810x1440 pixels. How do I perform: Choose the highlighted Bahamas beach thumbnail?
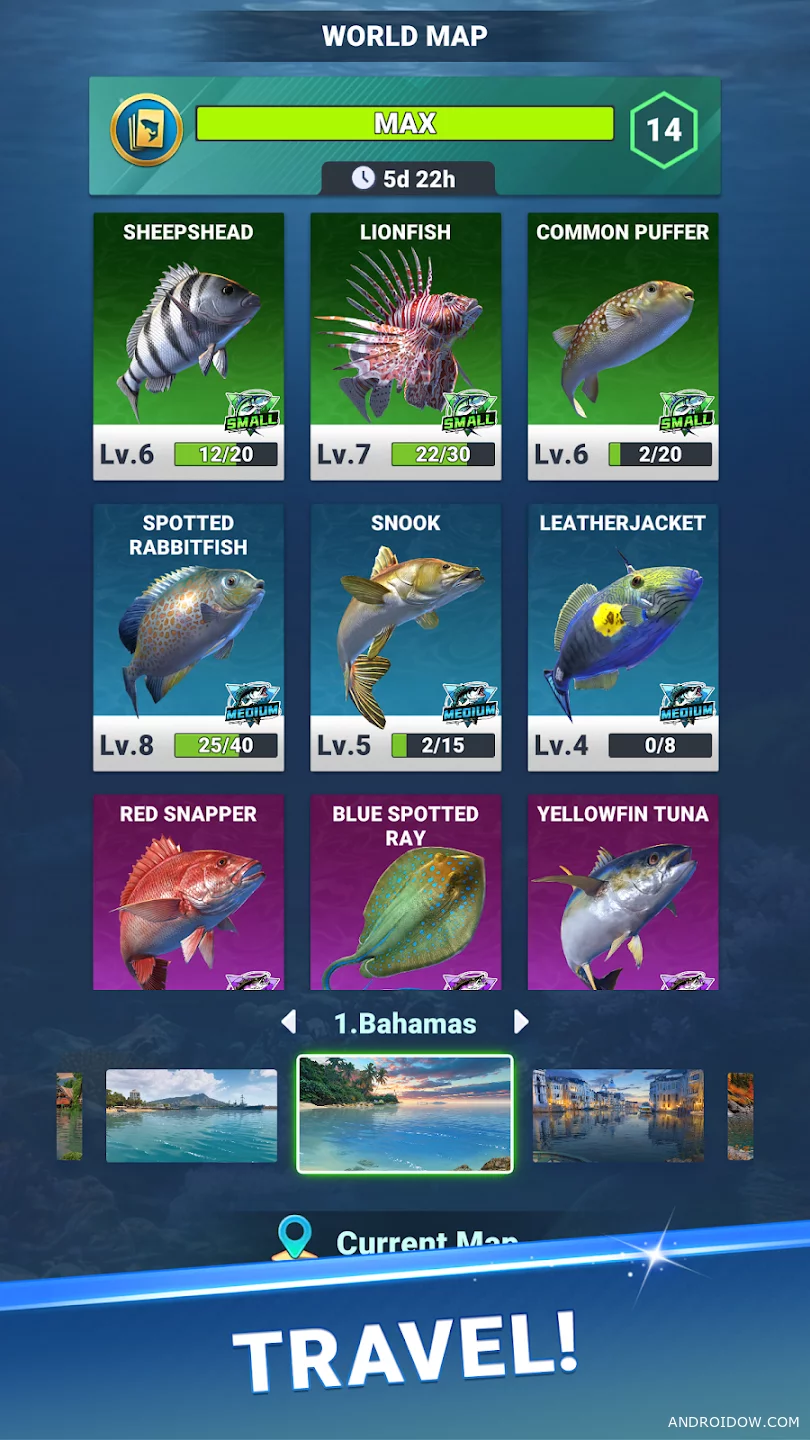(405, 1113)
